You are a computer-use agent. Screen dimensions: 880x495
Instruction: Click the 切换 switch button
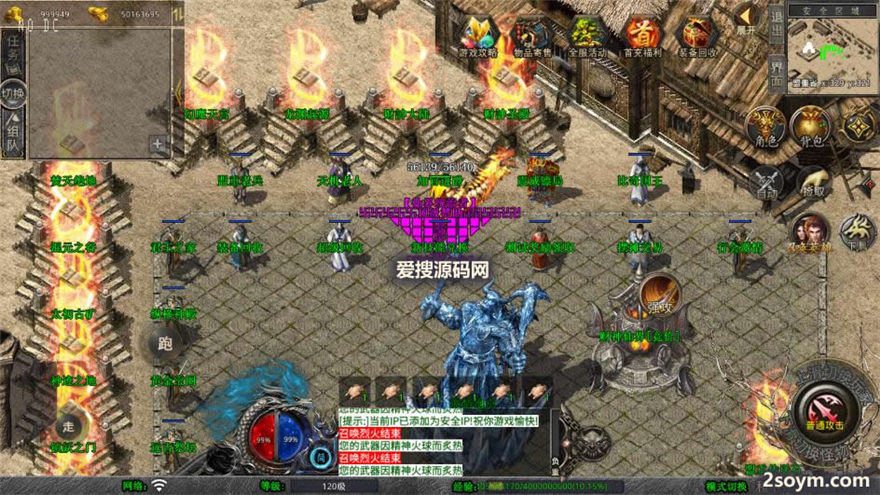[x=13, y=94]
